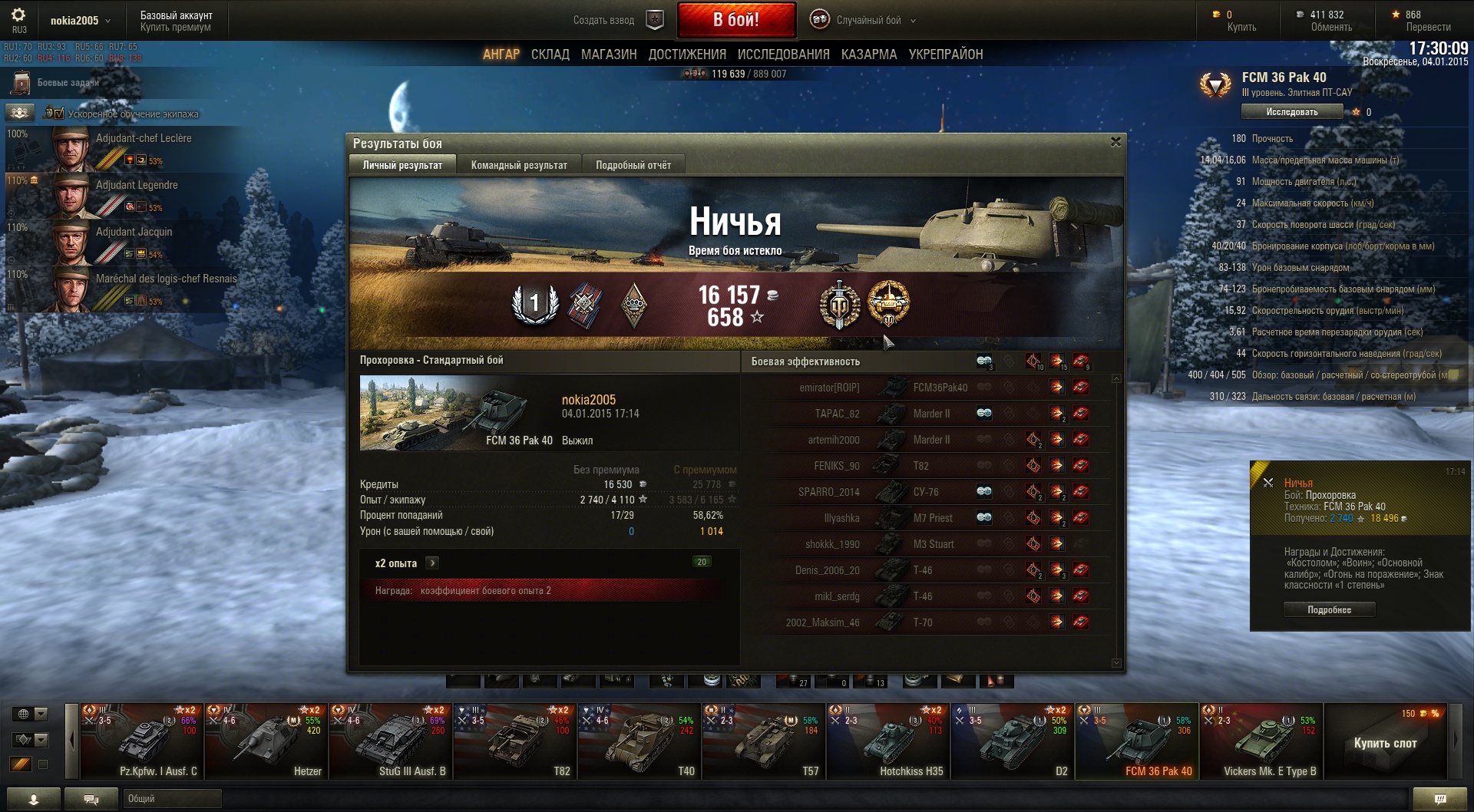Click «Подробнее» in the battle notification
This screenshot has width=1474, height=812.
tap(1329, 610)
